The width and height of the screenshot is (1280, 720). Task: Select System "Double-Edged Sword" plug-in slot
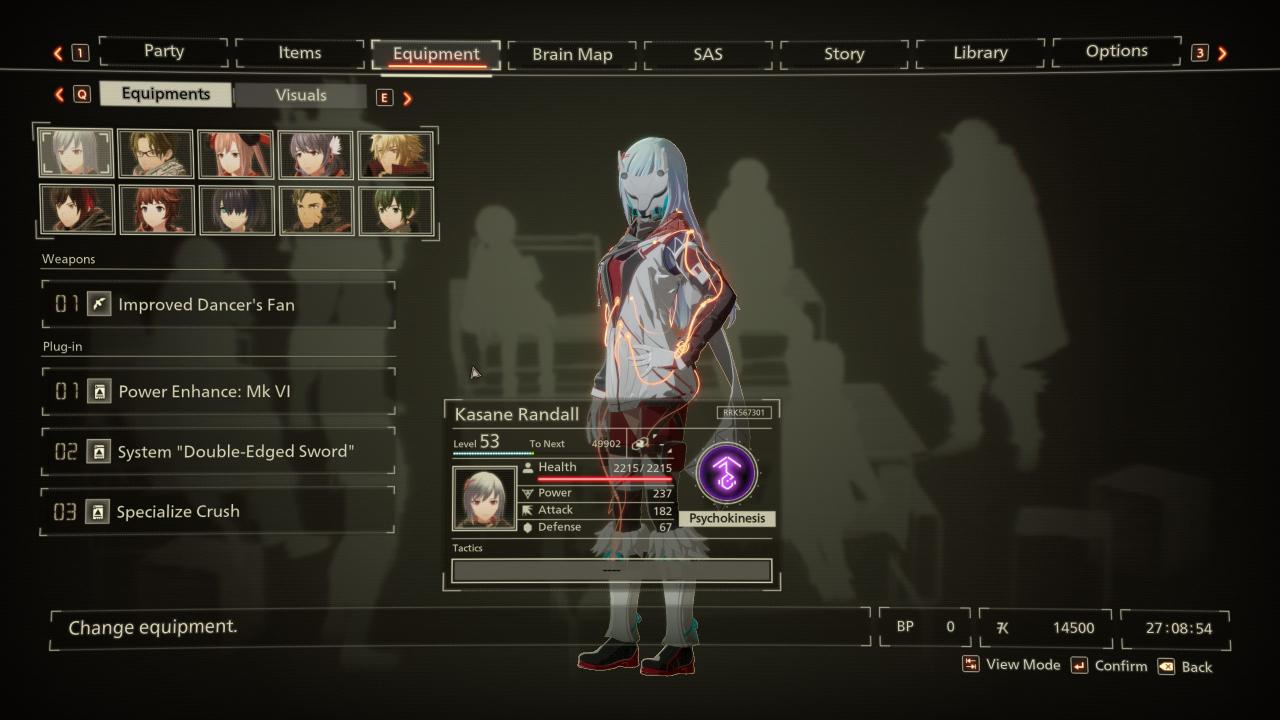coord(218,451)
